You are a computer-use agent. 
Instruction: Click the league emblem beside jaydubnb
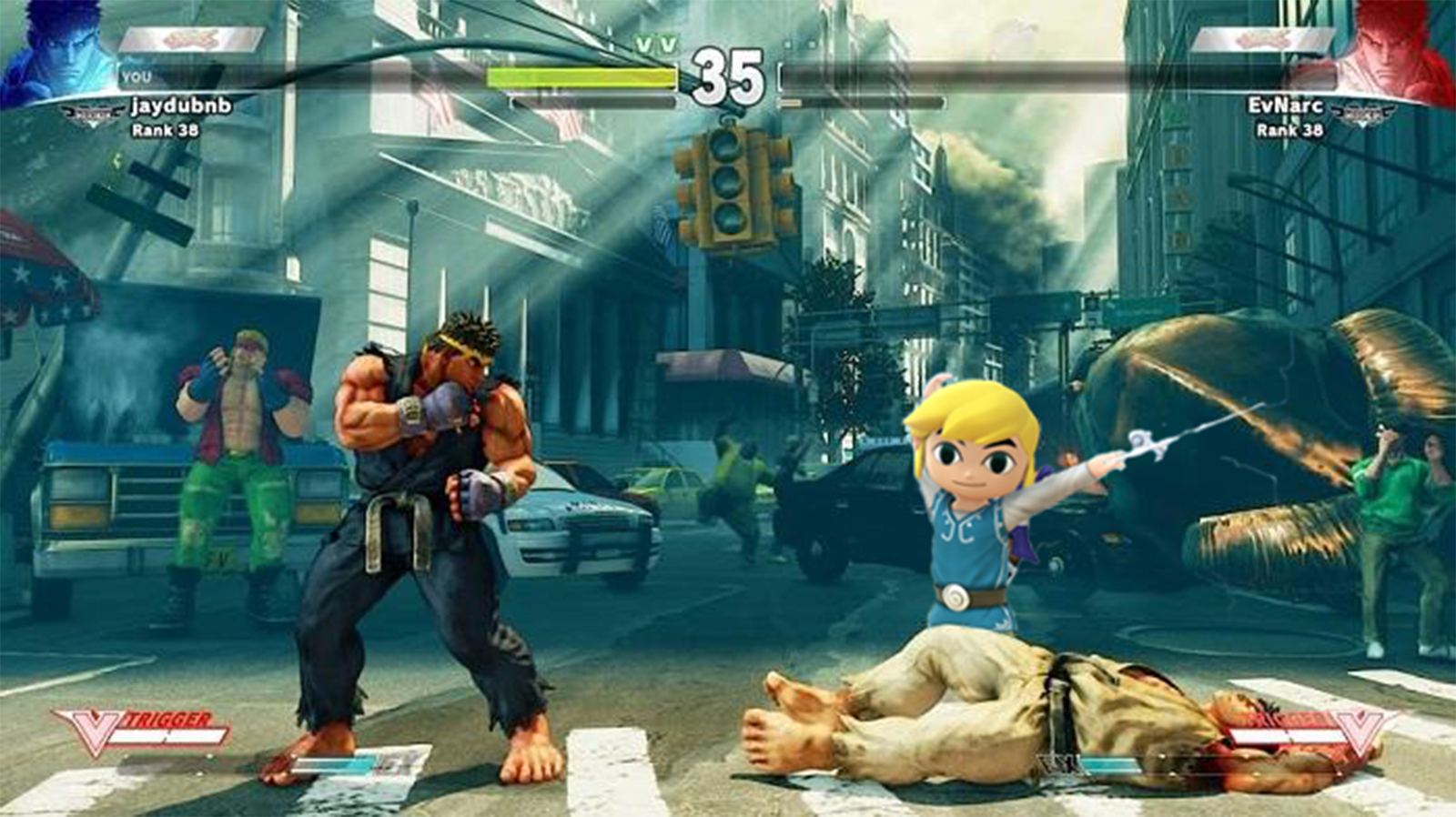95,114
